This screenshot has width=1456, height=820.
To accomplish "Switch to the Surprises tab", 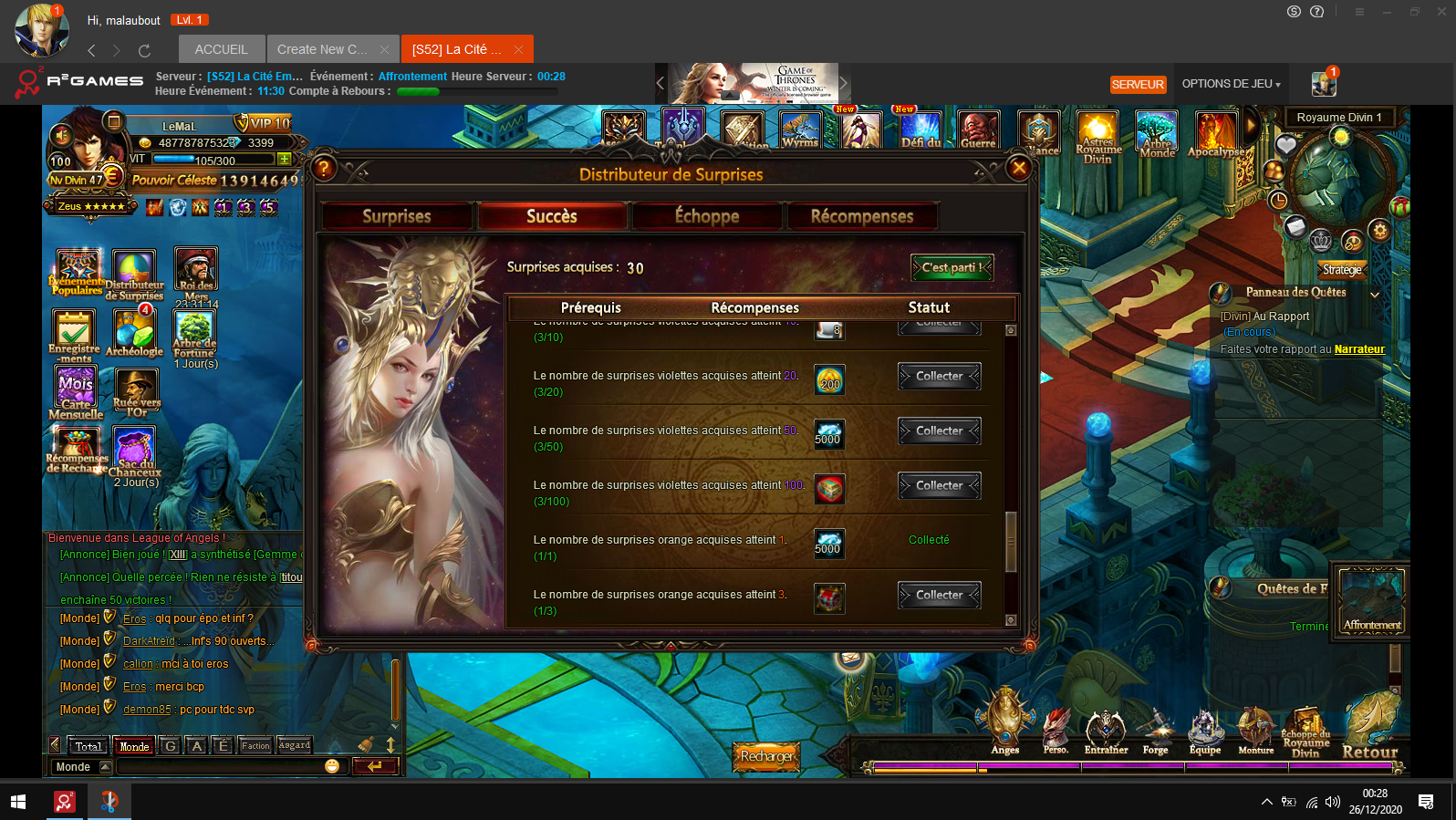I will [397, 216].
